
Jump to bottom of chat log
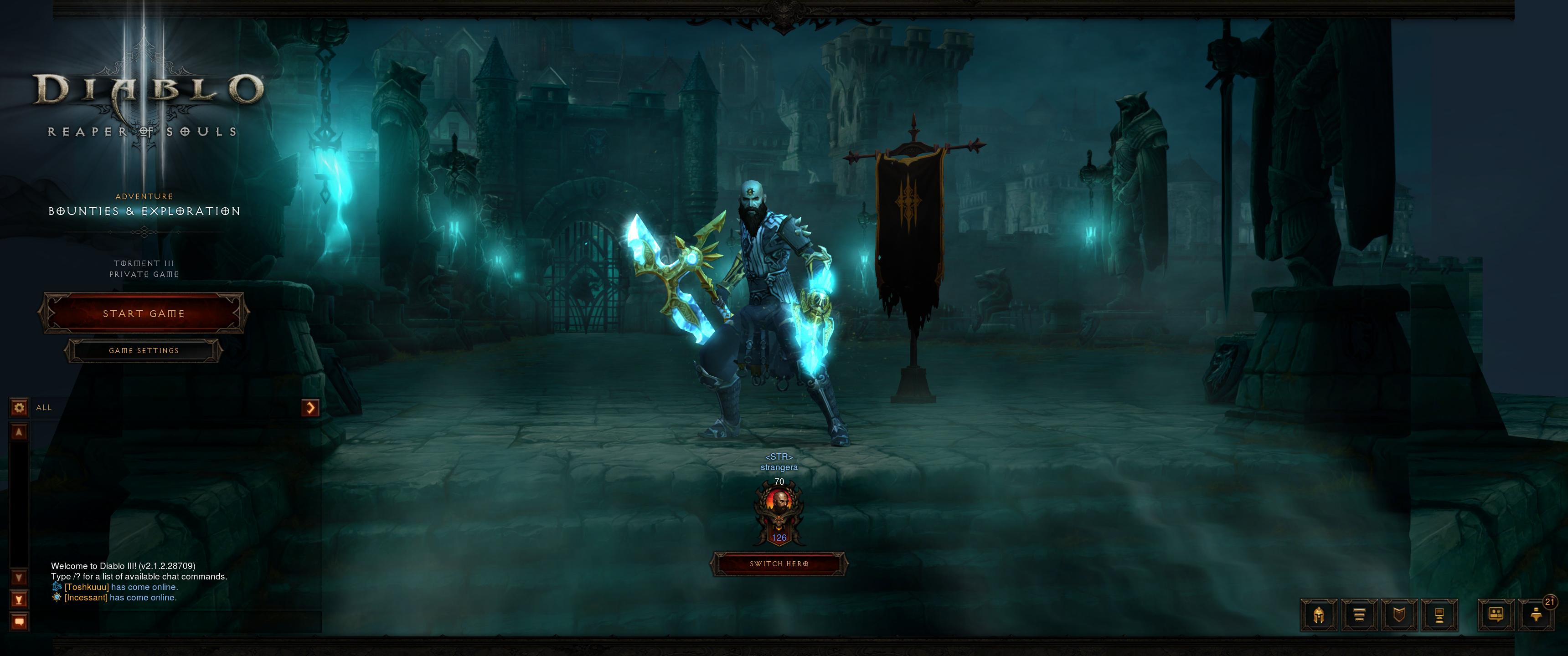[x=19, y=600]
